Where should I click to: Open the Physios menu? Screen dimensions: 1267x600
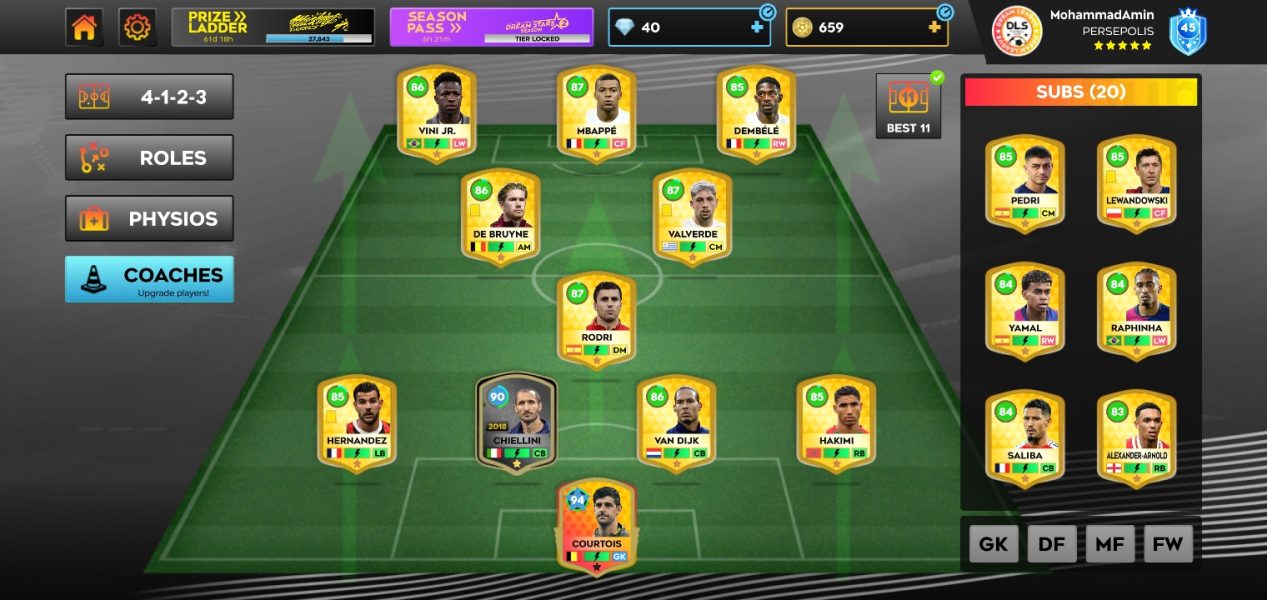coord(149,219)
